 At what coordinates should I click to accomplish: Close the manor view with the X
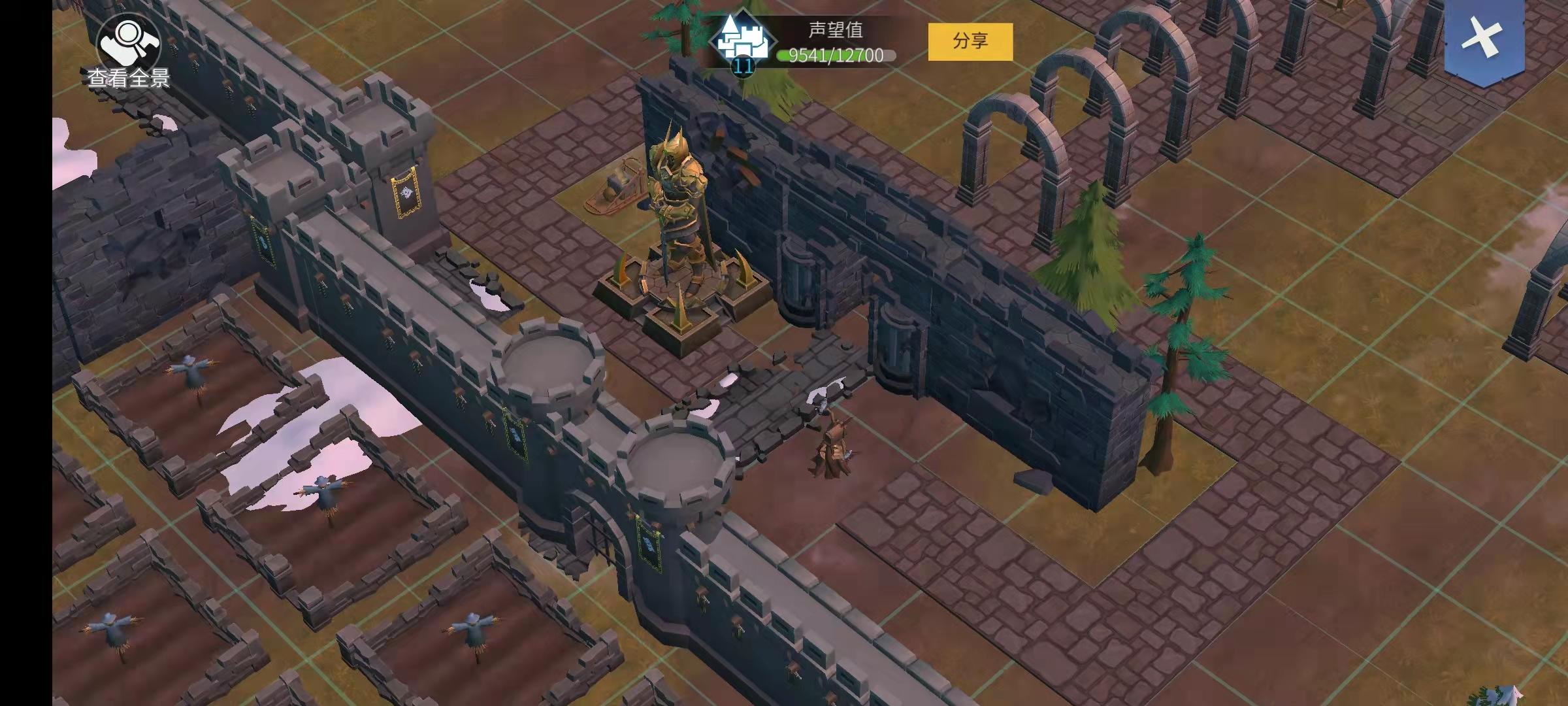point(1483,38)
